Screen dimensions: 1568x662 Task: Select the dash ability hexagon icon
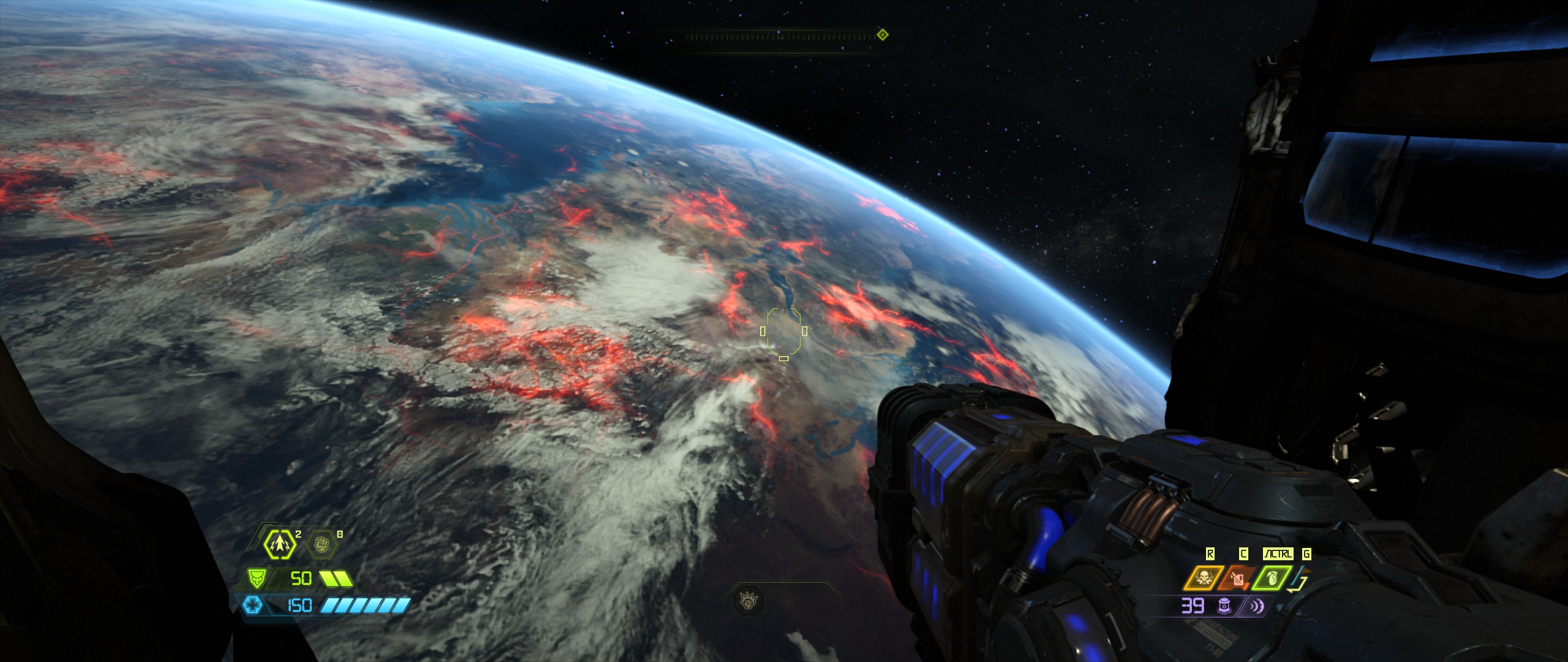280,543
